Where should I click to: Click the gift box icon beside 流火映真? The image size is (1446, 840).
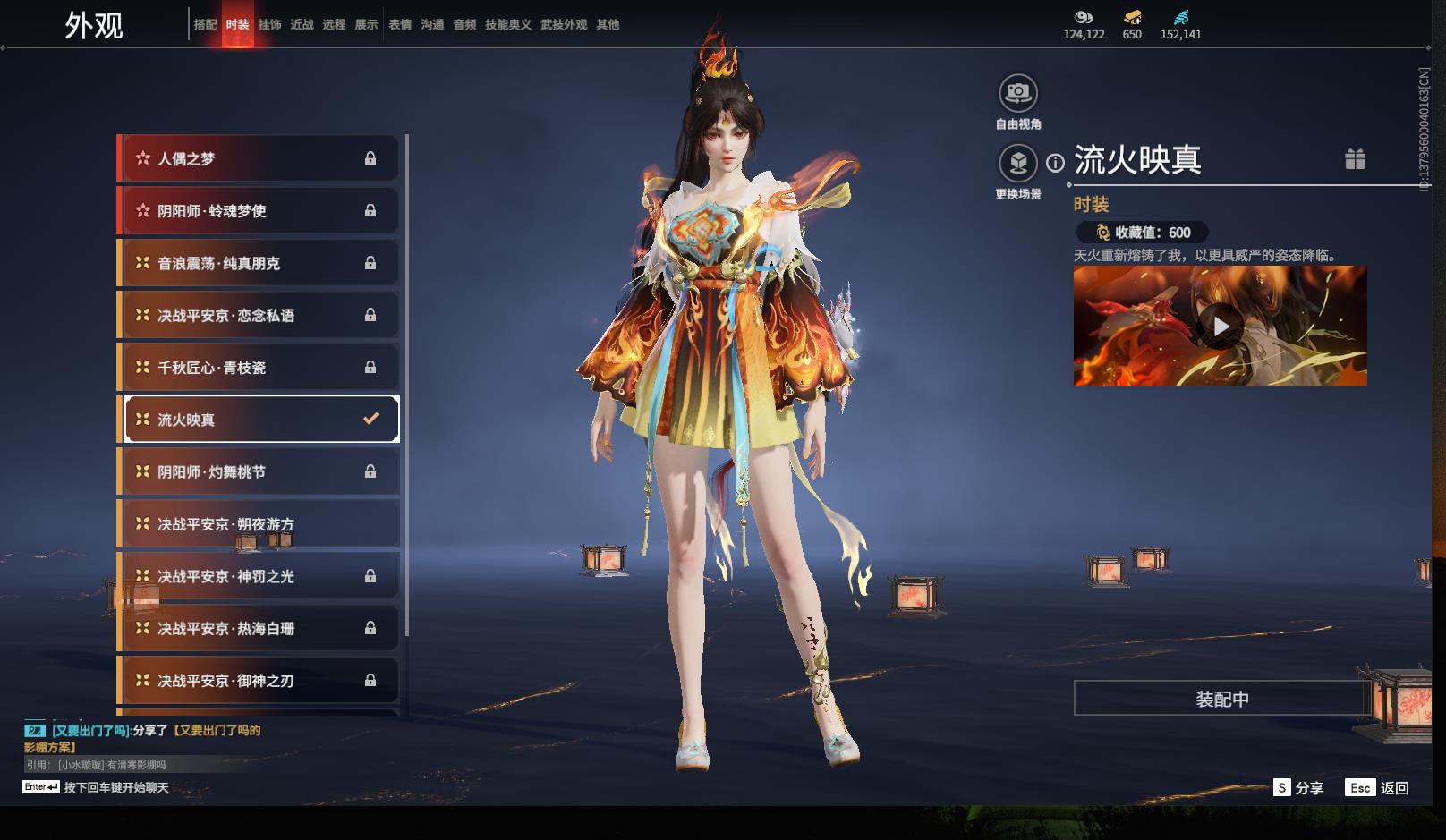point(1355,159)
